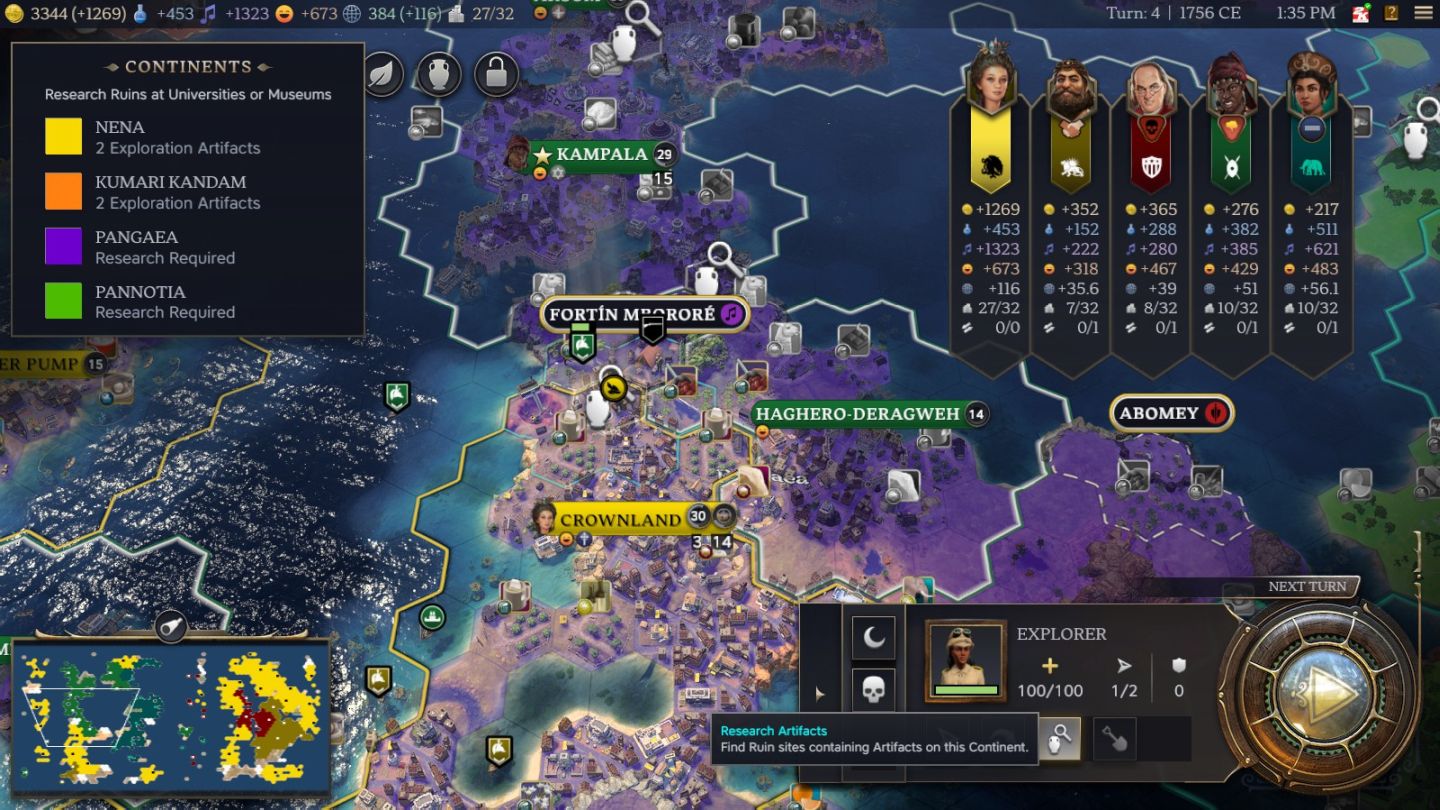Open the hamburger main menu

[1422, 13]
